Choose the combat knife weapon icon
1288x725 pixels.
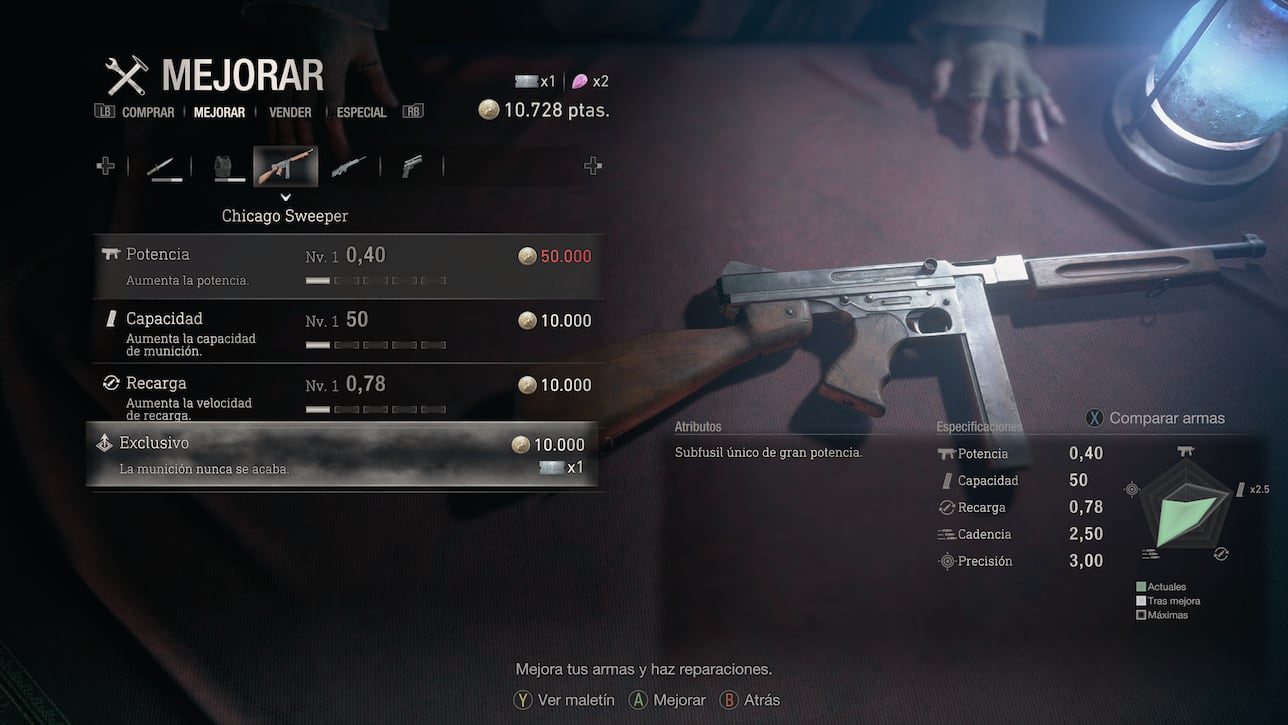[x=165, y=167]
